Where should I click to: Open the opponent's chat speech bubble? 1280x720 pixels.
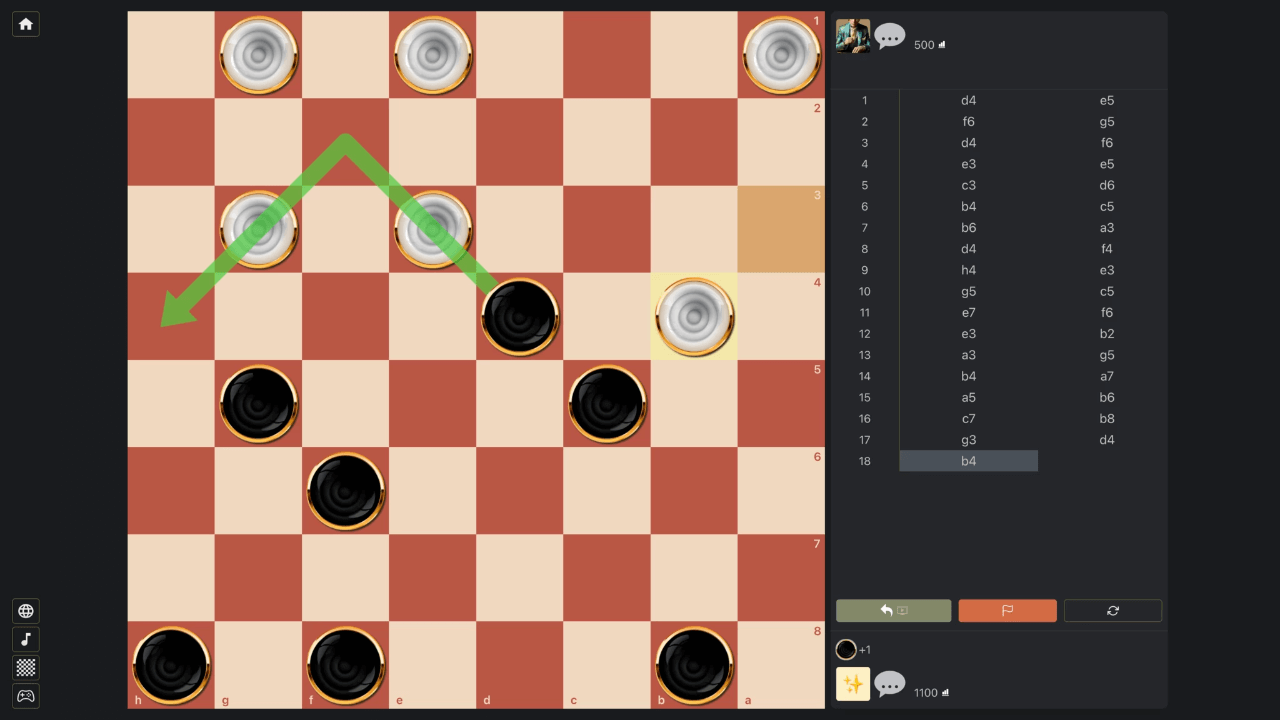coord(889,38)
